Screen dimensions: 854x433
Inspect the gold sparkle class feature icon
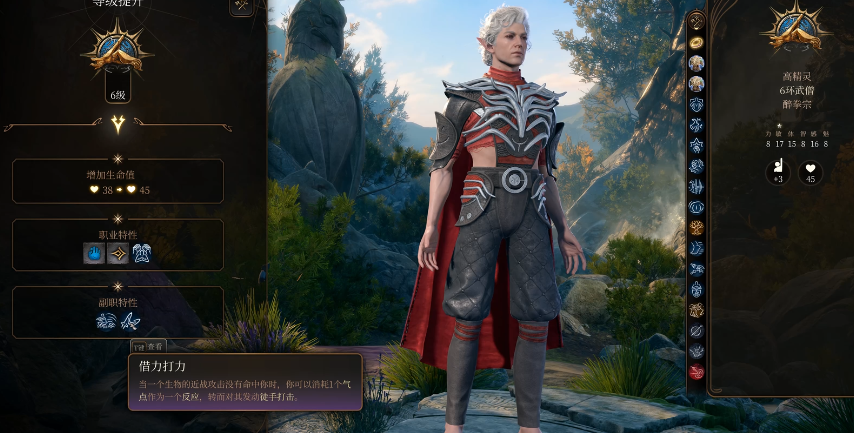pos(118,254)
